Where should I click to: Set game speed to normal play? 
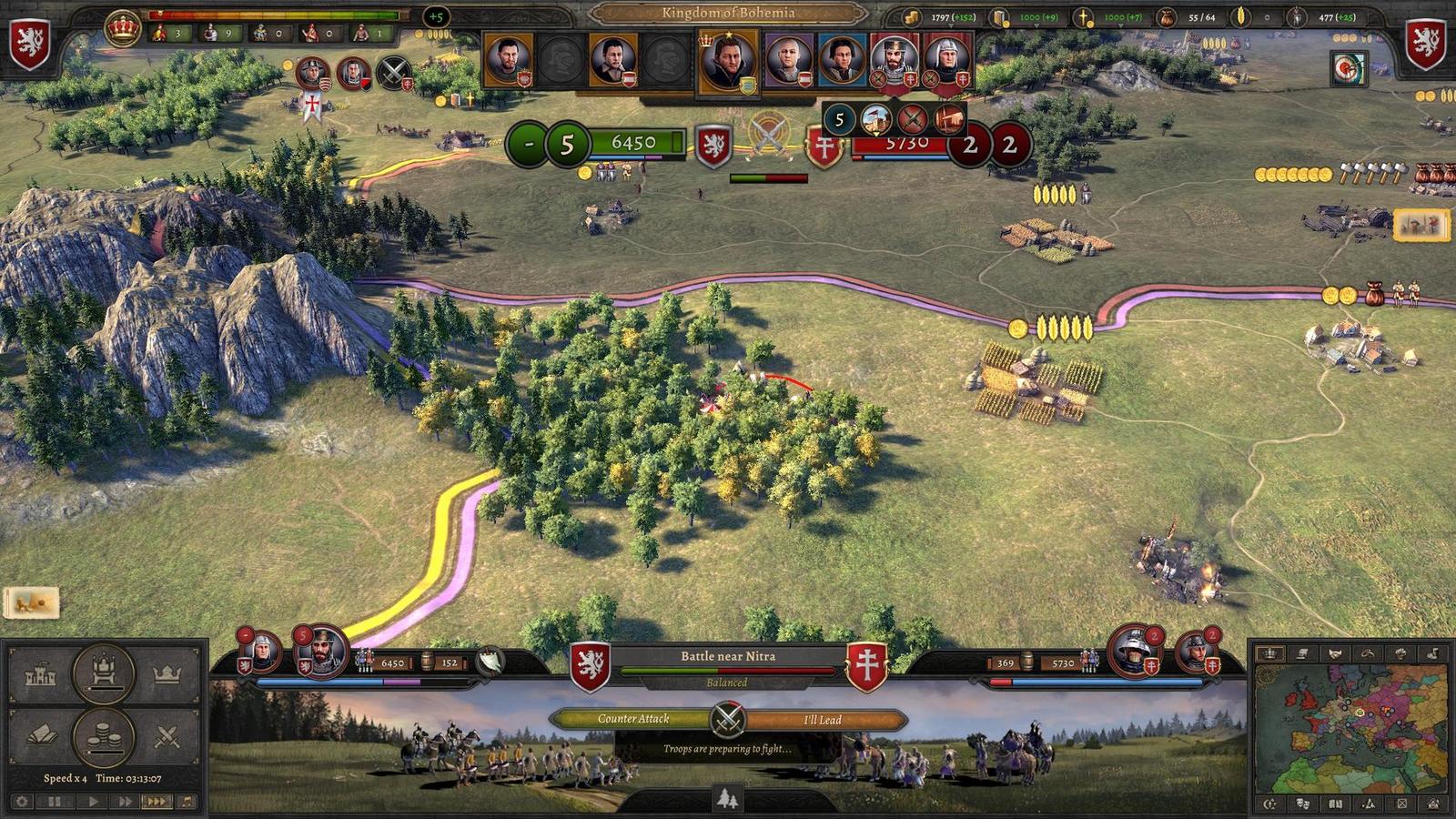[92, 802]
